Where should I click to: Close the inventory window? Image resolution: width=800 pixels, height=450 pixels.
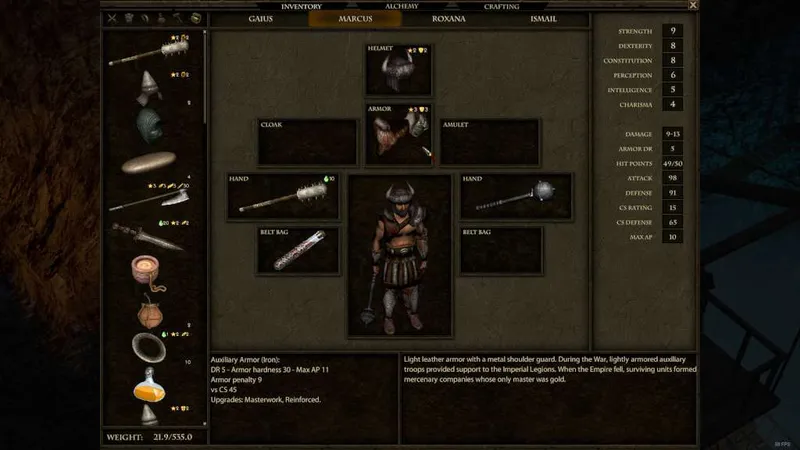pyautogui.click(x=692, y=6)
